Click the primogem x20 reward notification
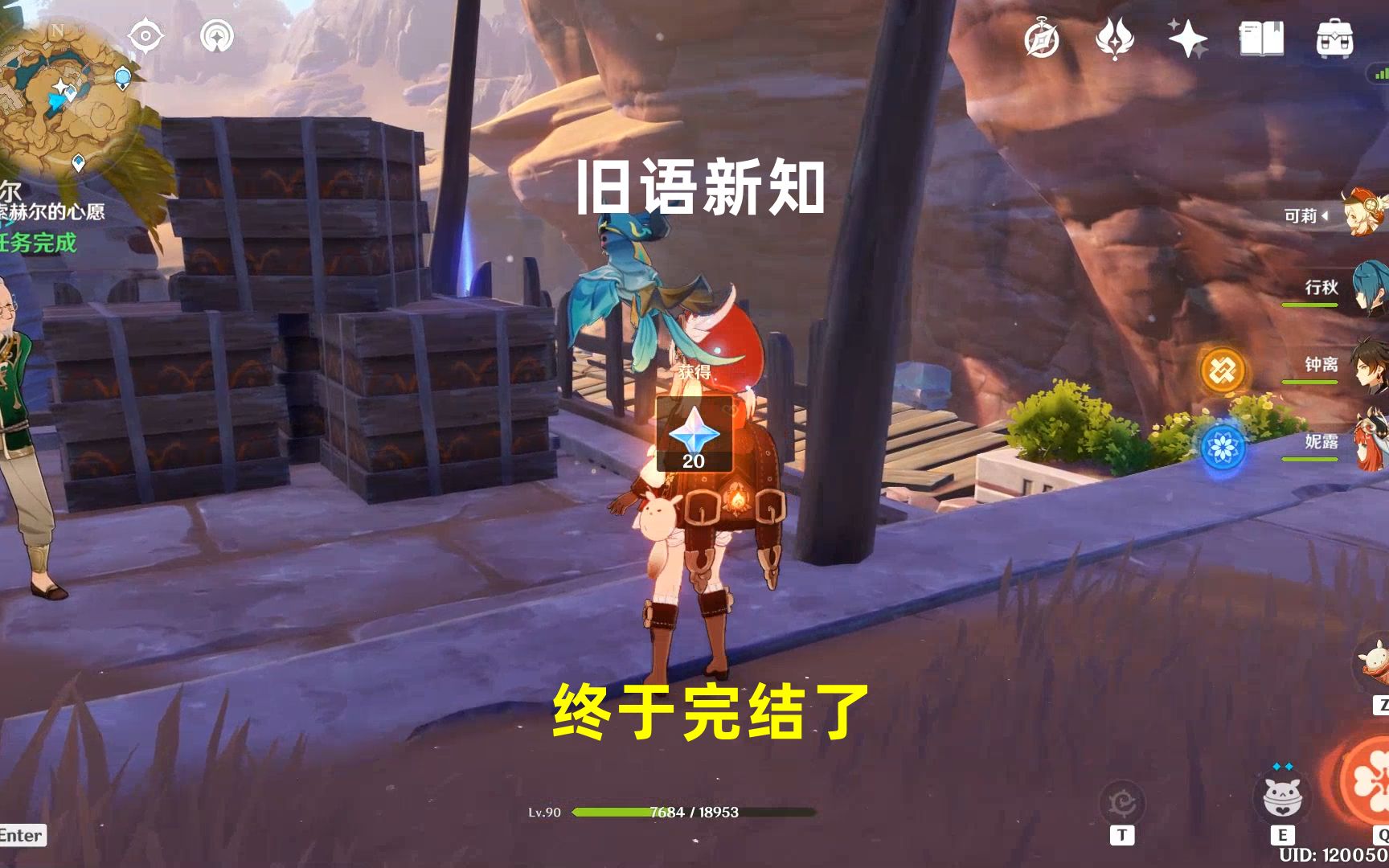 click(x=694, y=434)
